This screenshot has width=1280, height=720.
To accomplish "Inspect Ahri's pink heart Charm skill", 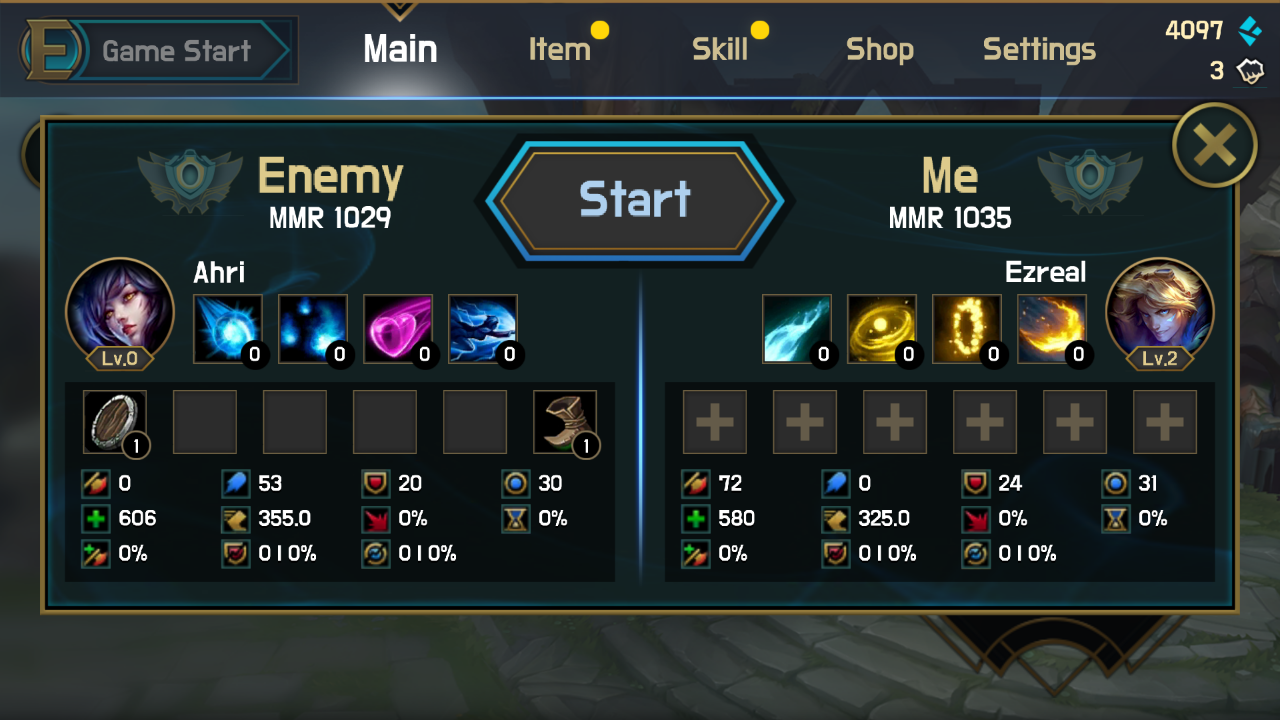I will pos(397,329).
